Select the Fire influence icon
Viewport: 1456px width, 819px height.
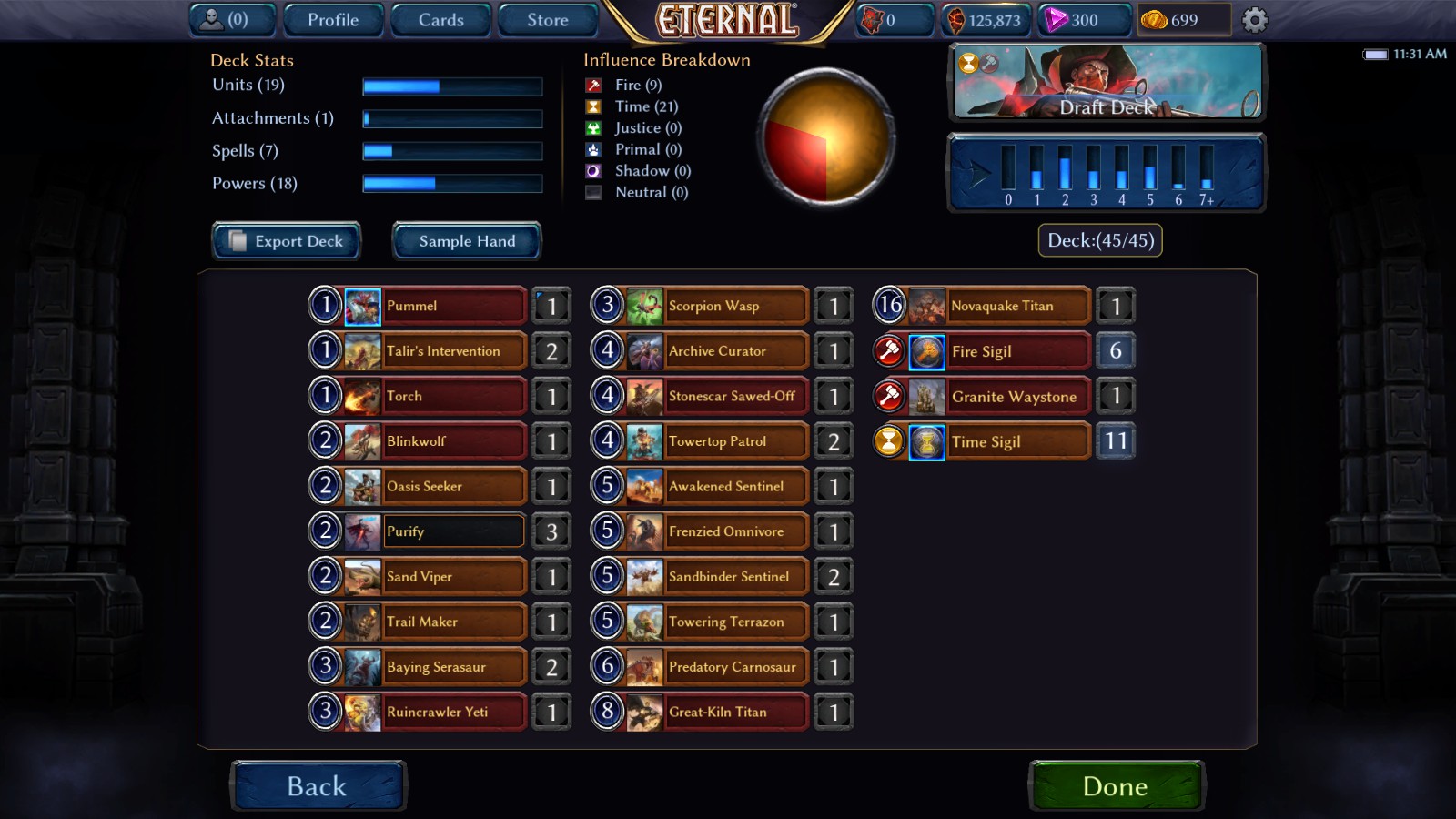click(x=592, y=85)
